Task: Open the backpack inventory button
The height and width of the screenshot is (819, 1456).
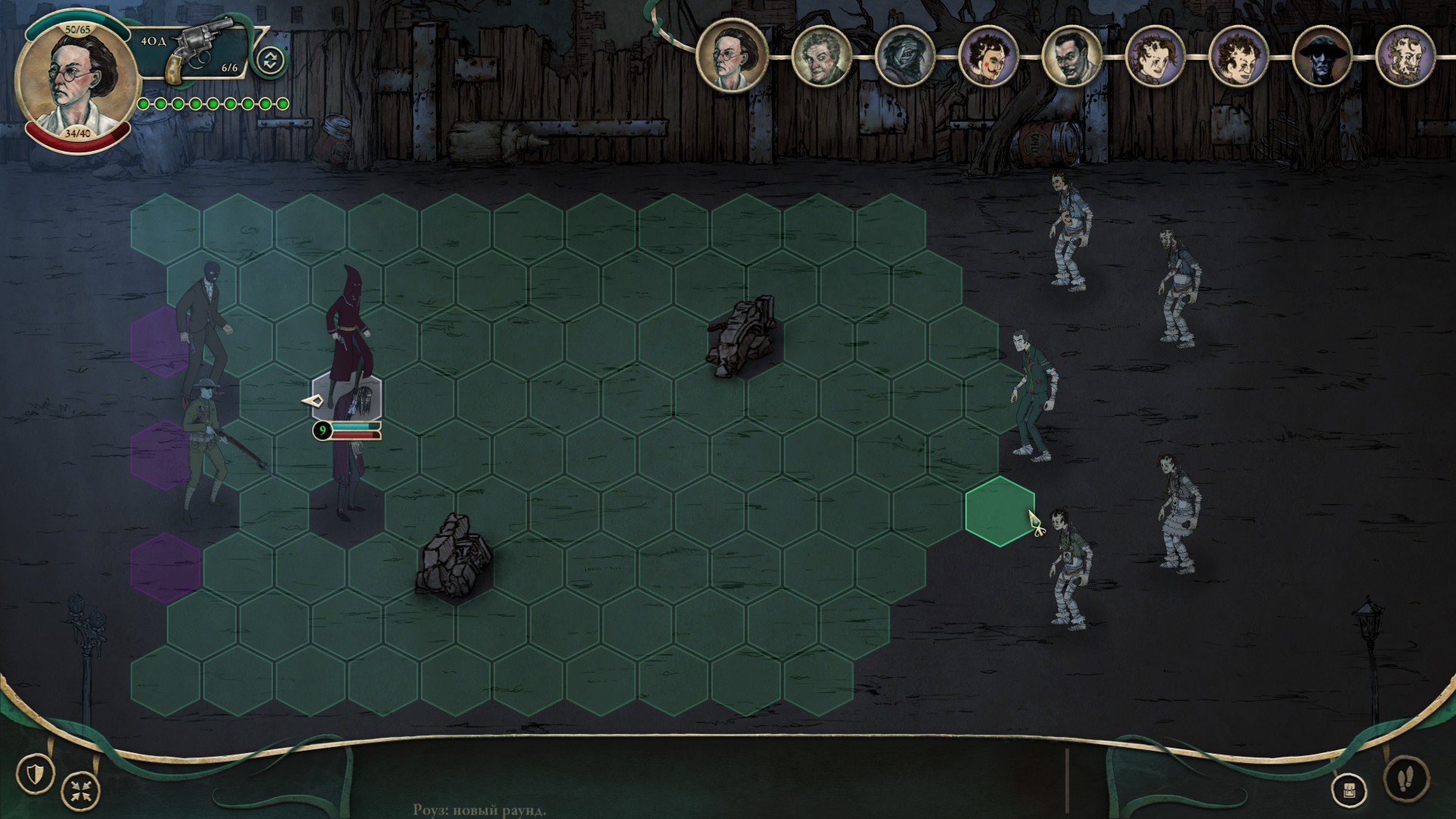Action: (x=1348, y=791)
